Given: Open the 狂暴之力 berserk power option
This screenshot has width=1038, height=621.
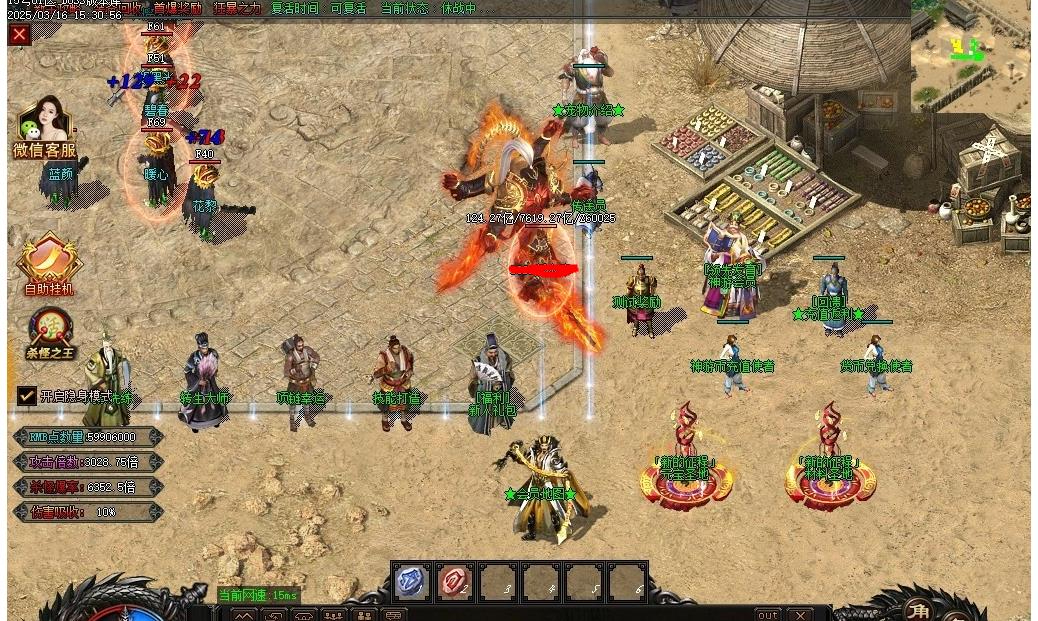Looking at the screenshot, I should click(x=236, y=9).
